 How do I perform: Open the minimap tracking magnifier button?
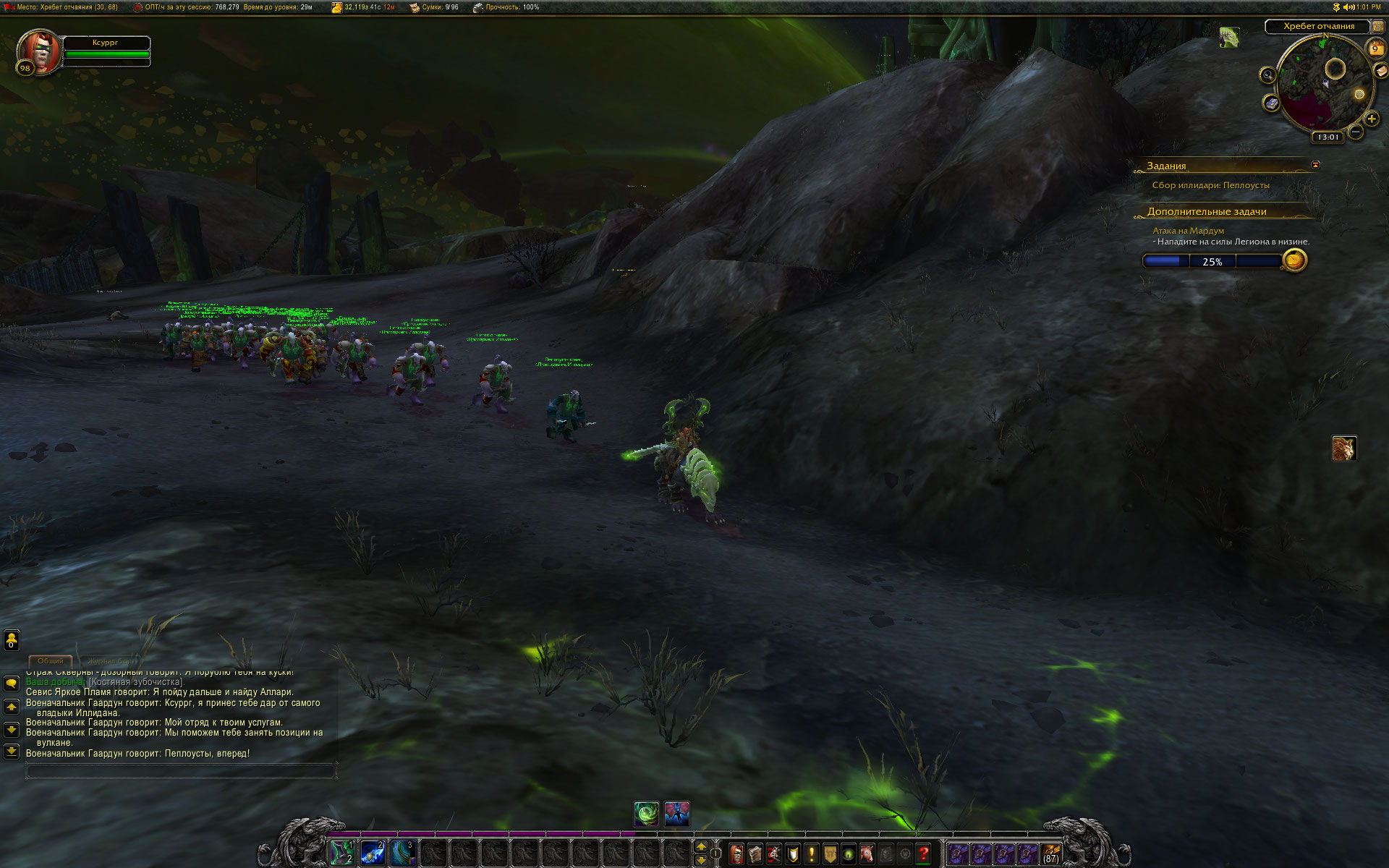pos(1267,75)
